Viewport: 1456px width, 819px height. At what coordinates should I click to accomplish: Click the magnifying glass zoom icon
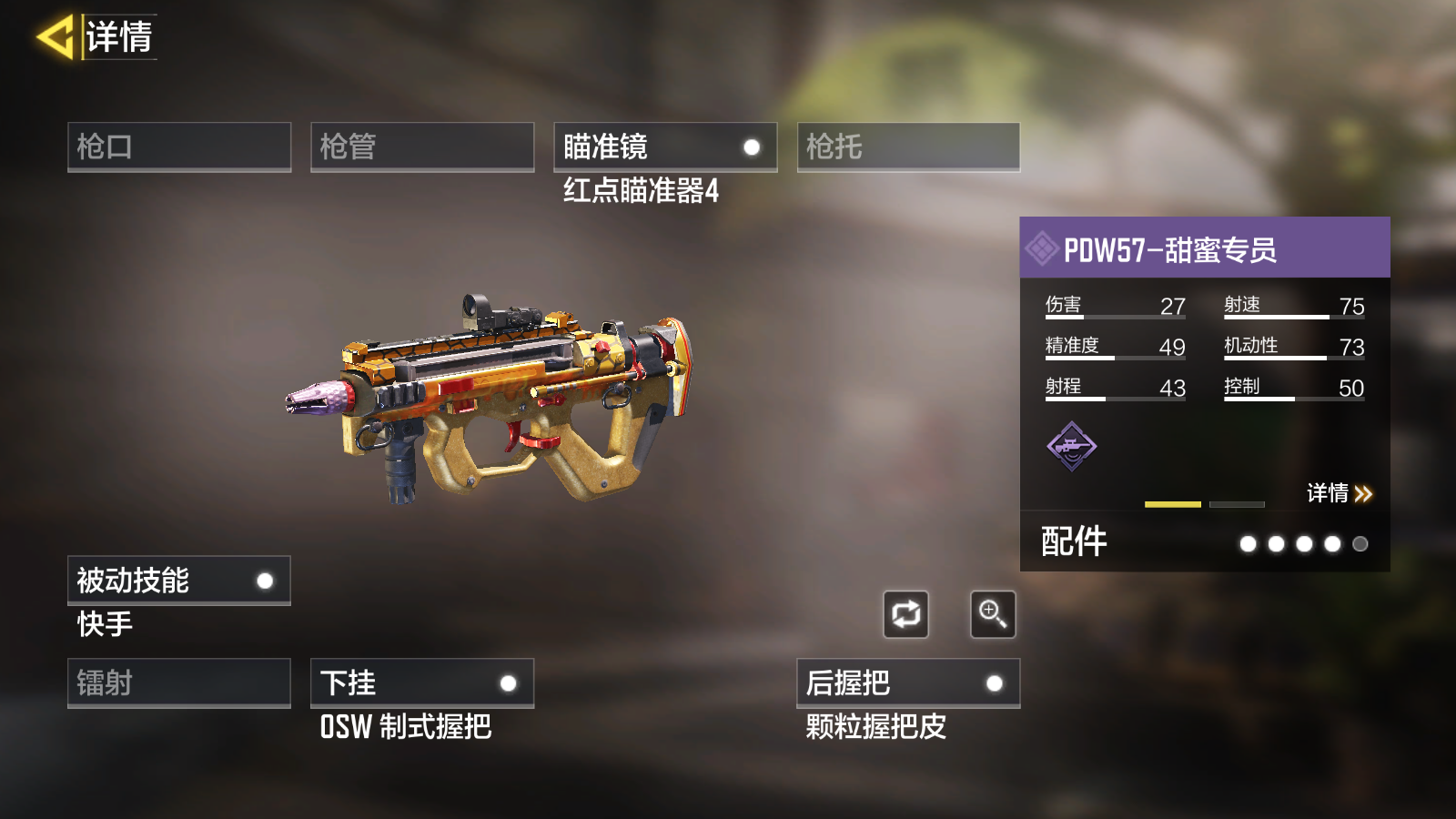(x=993, y=614)
